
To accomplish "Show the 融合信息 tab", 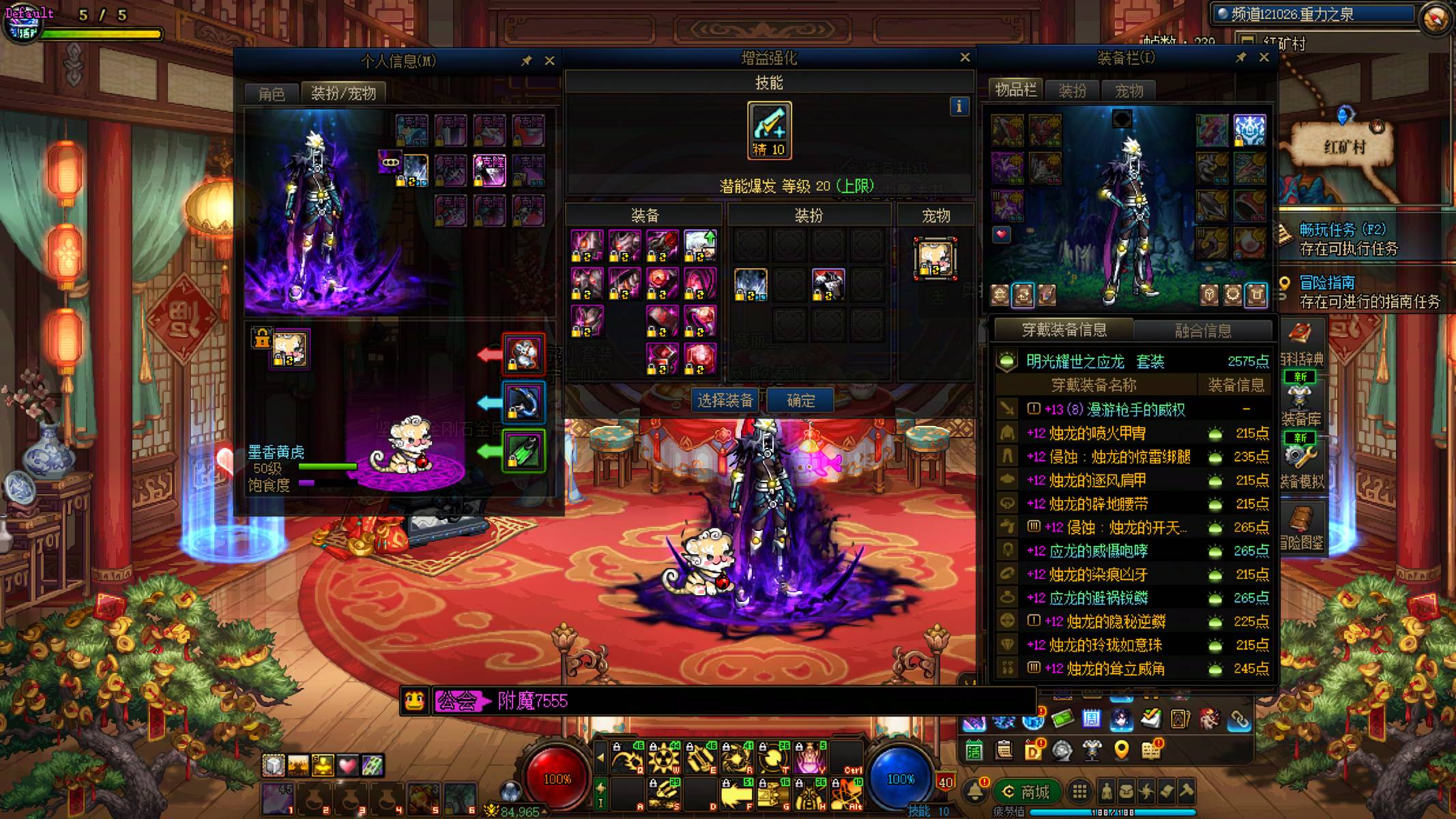I will [x=1203, y=331].
